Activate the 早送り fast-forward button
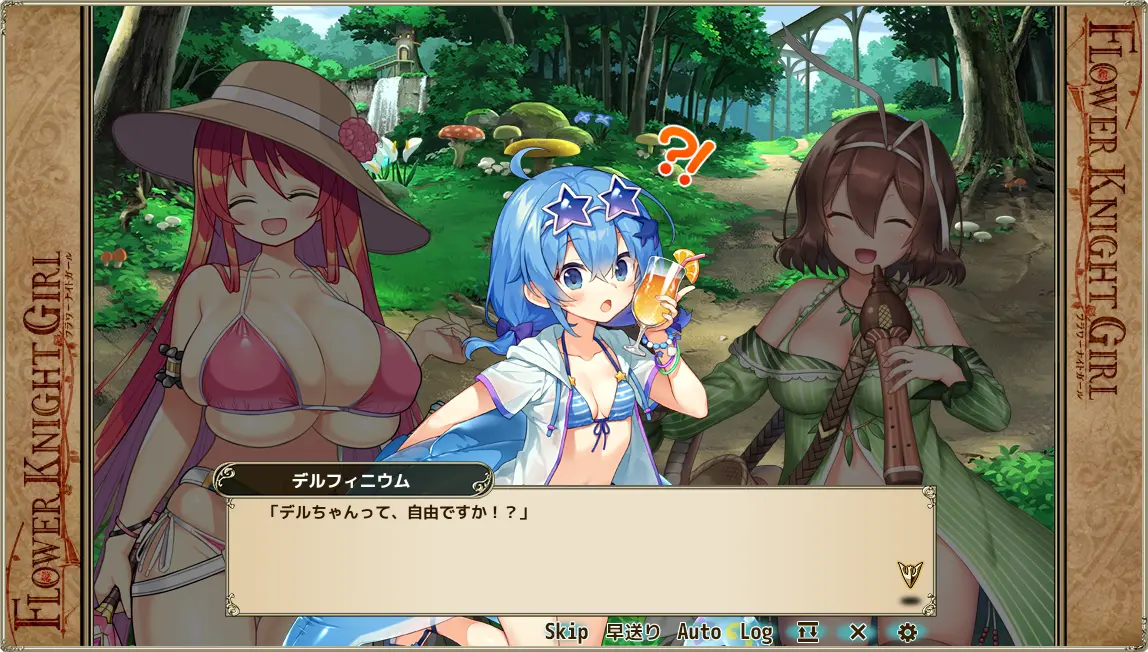This screenshot has width=1148, height=652. 632,632
